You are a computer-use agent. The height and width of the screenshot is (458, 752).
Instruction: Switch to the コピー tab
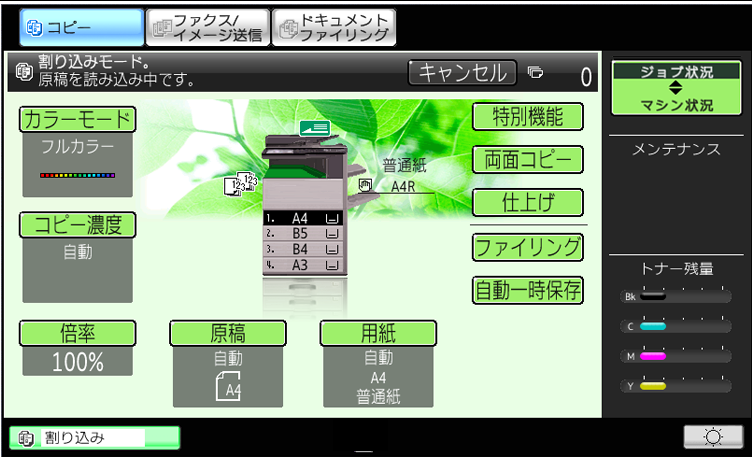pyautogui.click(x=80, y=28)
